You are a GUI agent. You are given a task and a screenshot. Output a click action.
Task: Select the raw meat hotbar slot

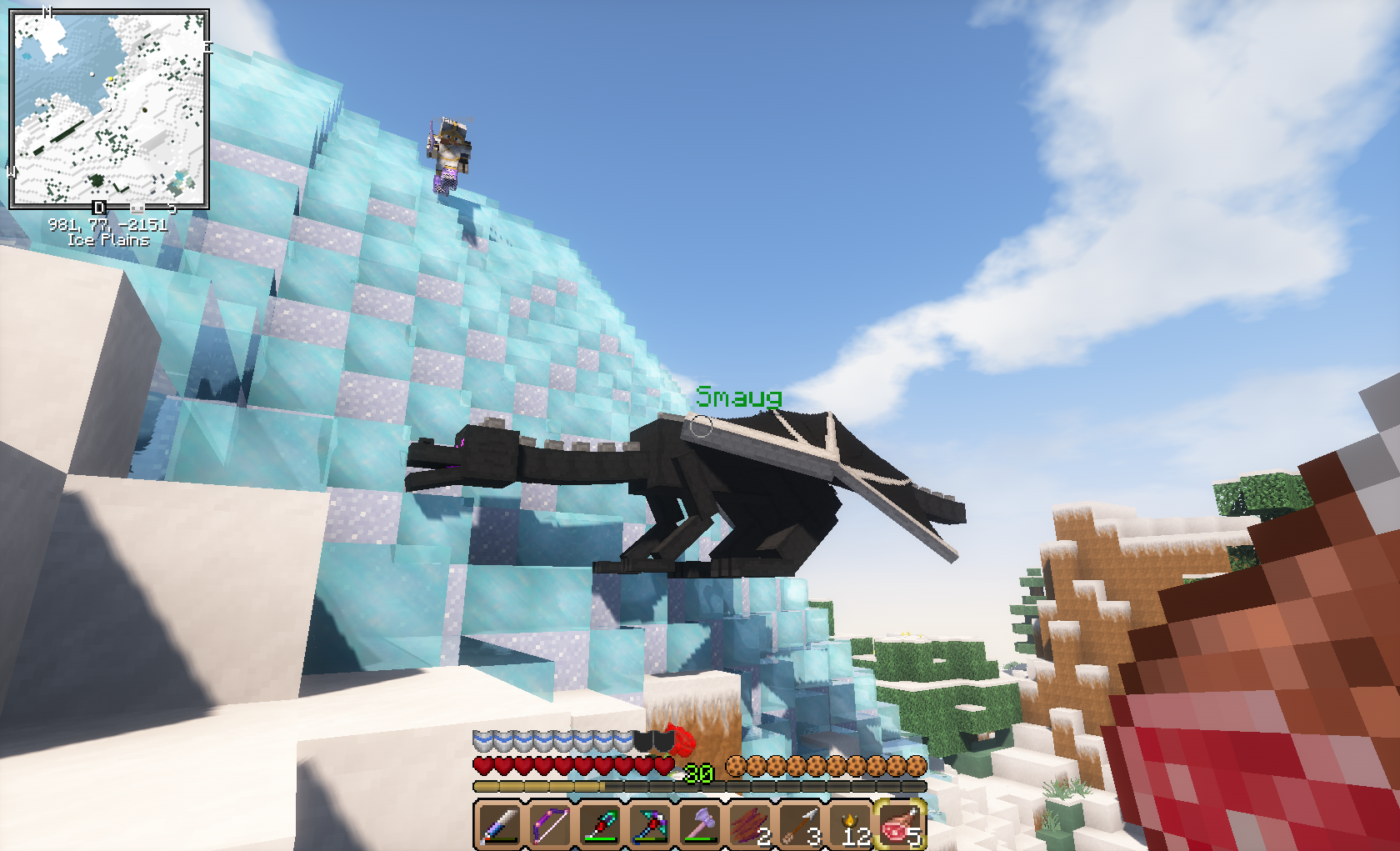[x=900, y=824]
